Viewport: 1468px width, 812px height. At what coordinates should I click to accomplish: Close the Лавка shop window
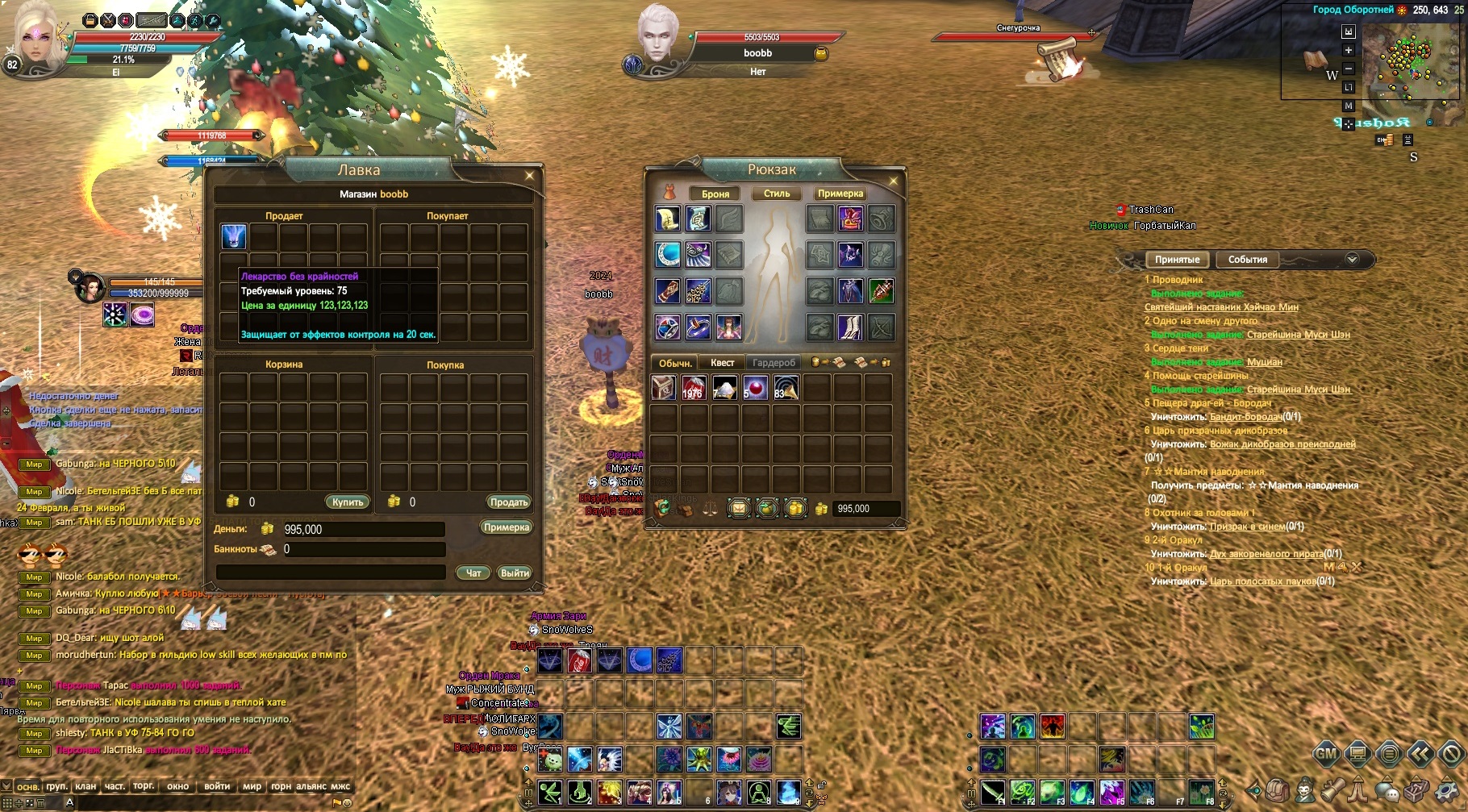[x=529, y=175]
